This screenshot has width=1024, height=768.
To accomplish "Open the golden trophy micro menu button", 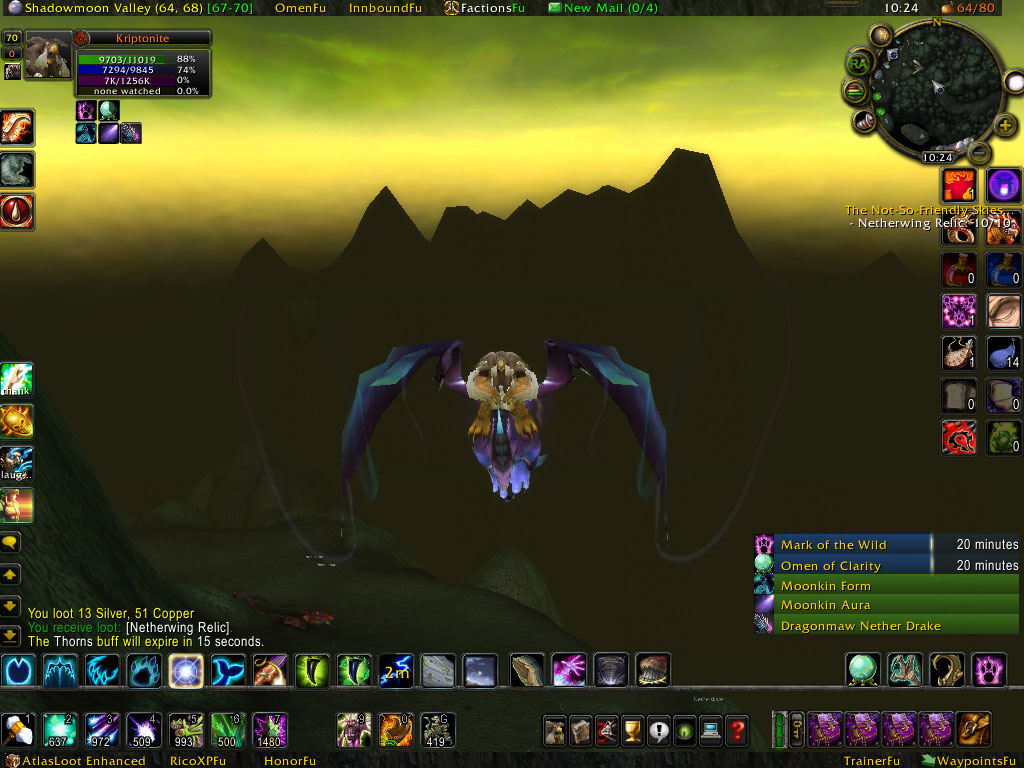I will pos(631,730).
